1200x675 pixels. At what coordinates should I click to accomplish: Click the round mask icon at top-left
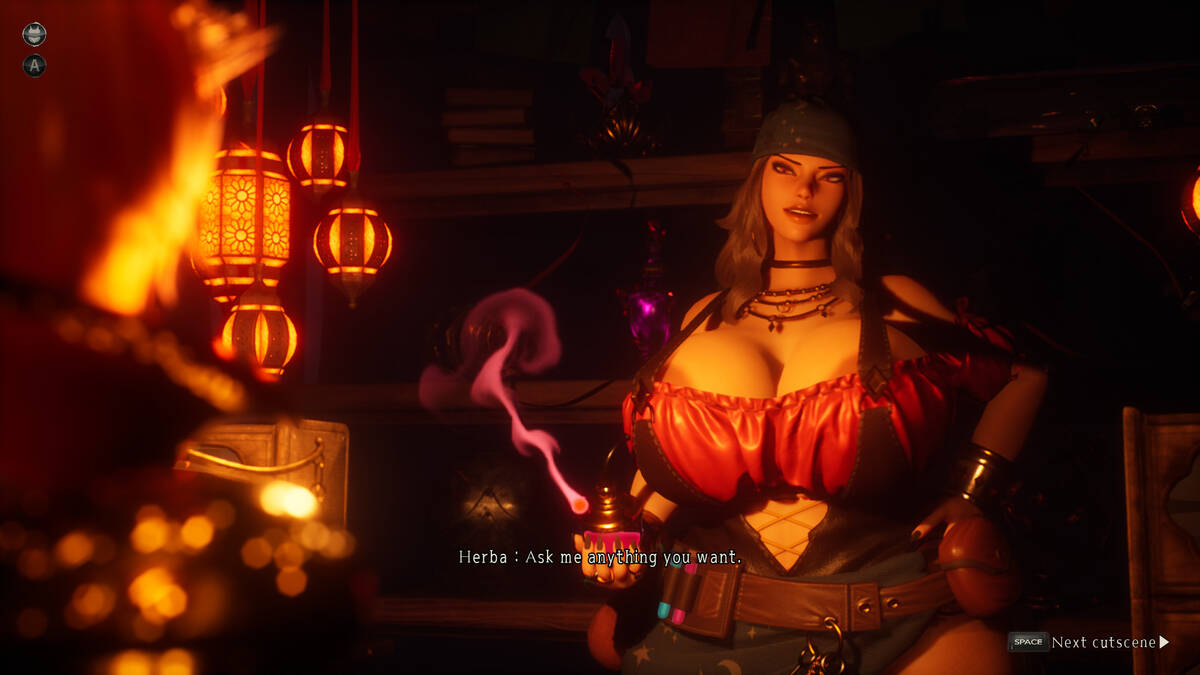(34, 35)
